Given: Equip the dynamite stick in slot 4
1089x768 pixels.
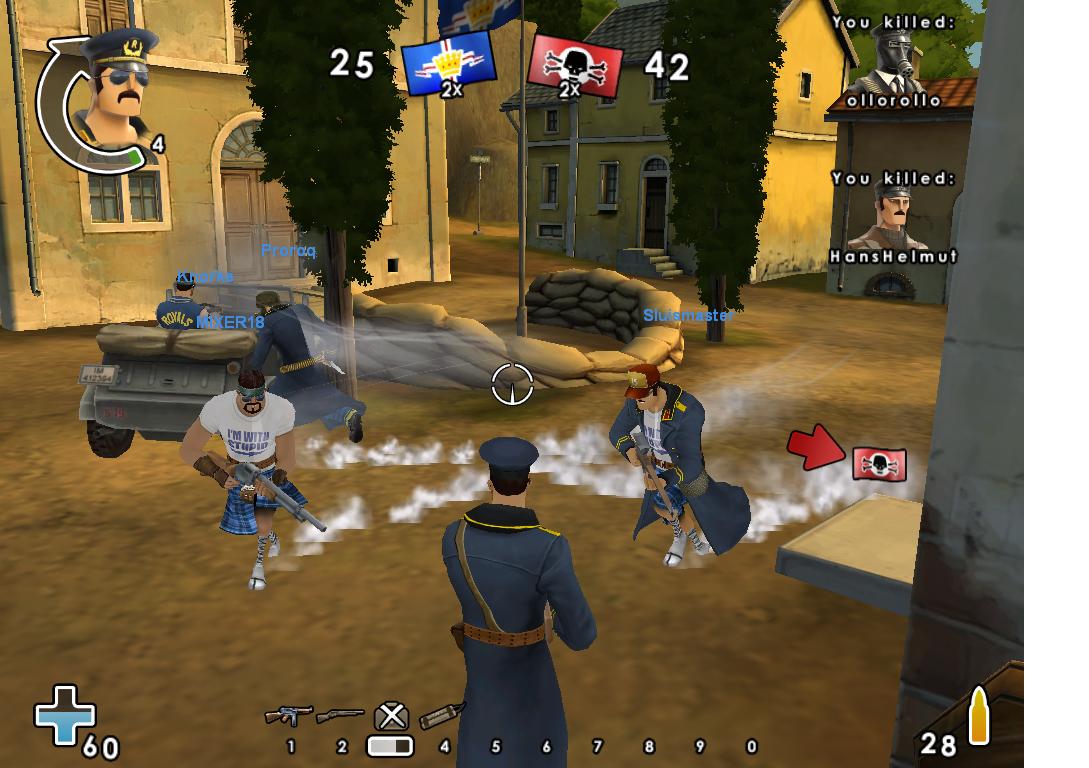Looking at the screenshot, I should coord(443,714).
